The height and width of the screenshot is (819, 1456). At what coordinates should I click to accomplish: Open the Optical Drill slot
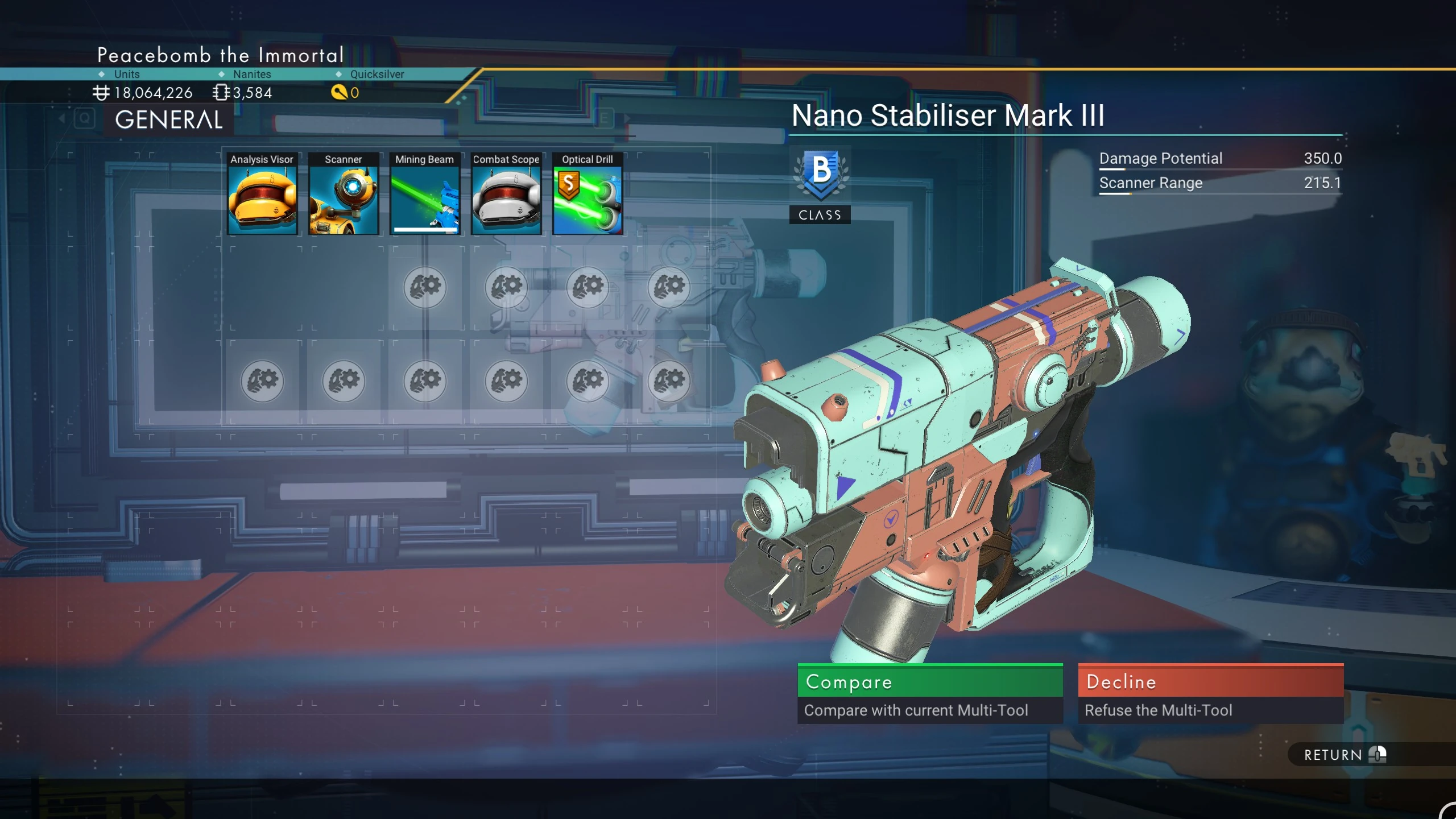pyautogui.click(x=588, y=194)
